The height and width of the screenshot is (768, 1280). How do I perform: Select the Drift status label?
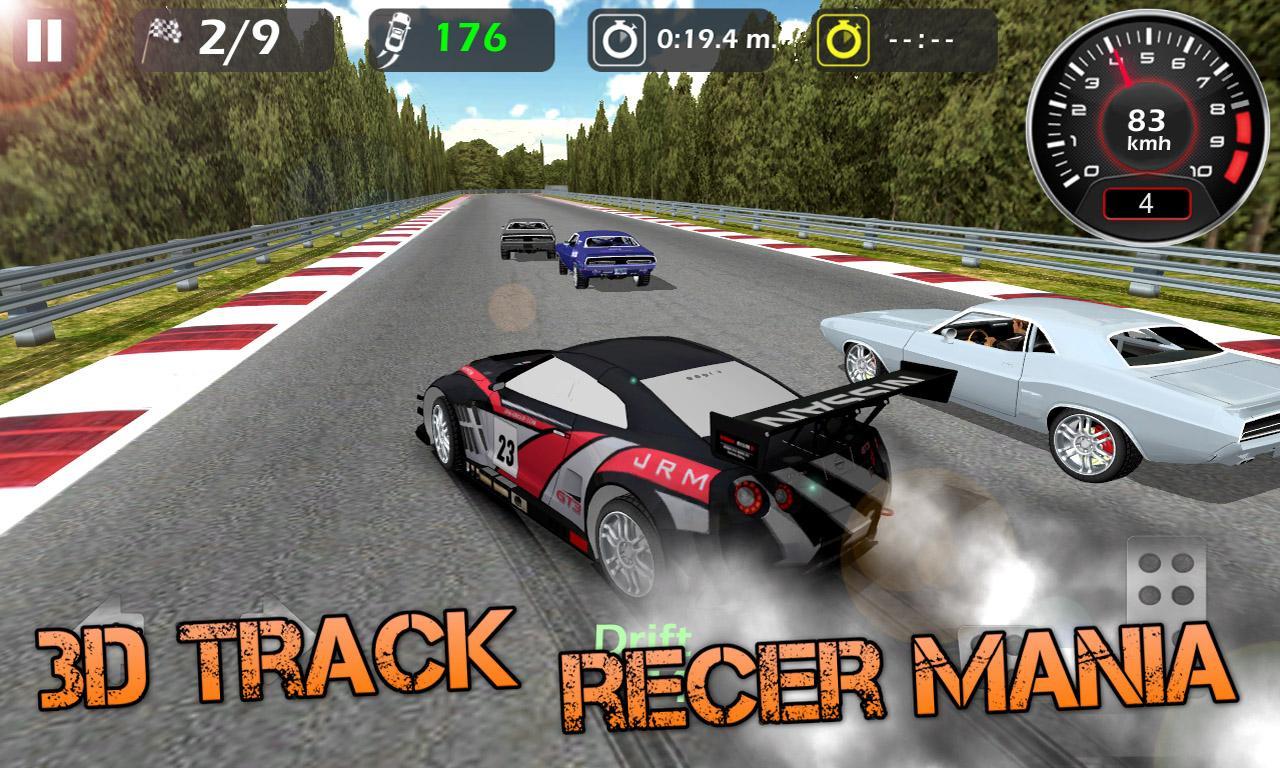[x=645, y=635]
